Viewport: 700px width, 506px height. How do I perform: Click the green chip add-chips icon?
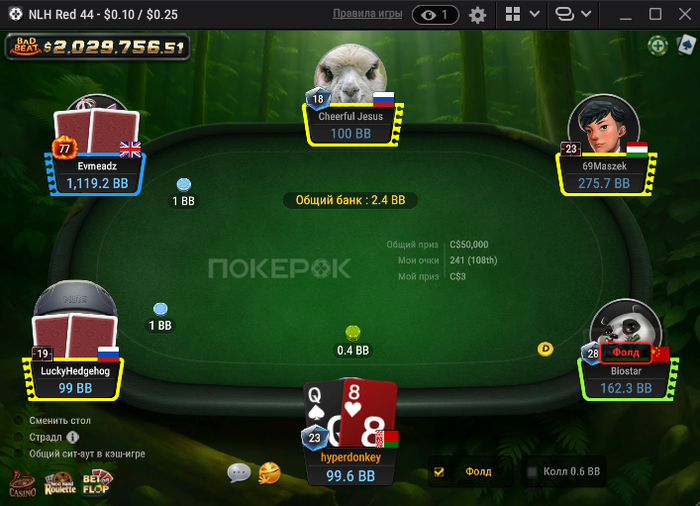[x=657, y=45]
